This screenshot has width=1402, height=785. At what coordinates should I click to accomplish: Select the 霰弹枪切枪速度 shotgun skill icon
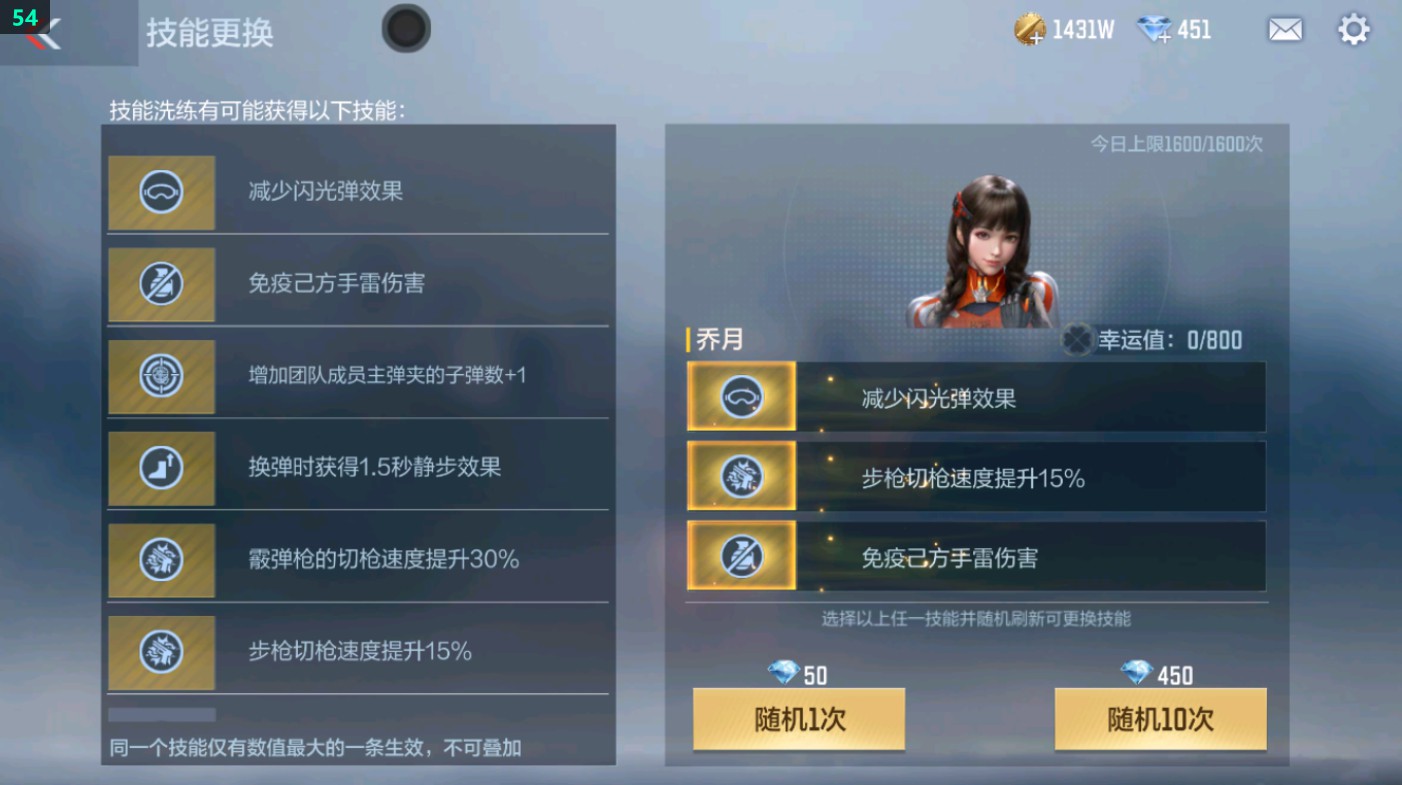(x=161, y=560)
